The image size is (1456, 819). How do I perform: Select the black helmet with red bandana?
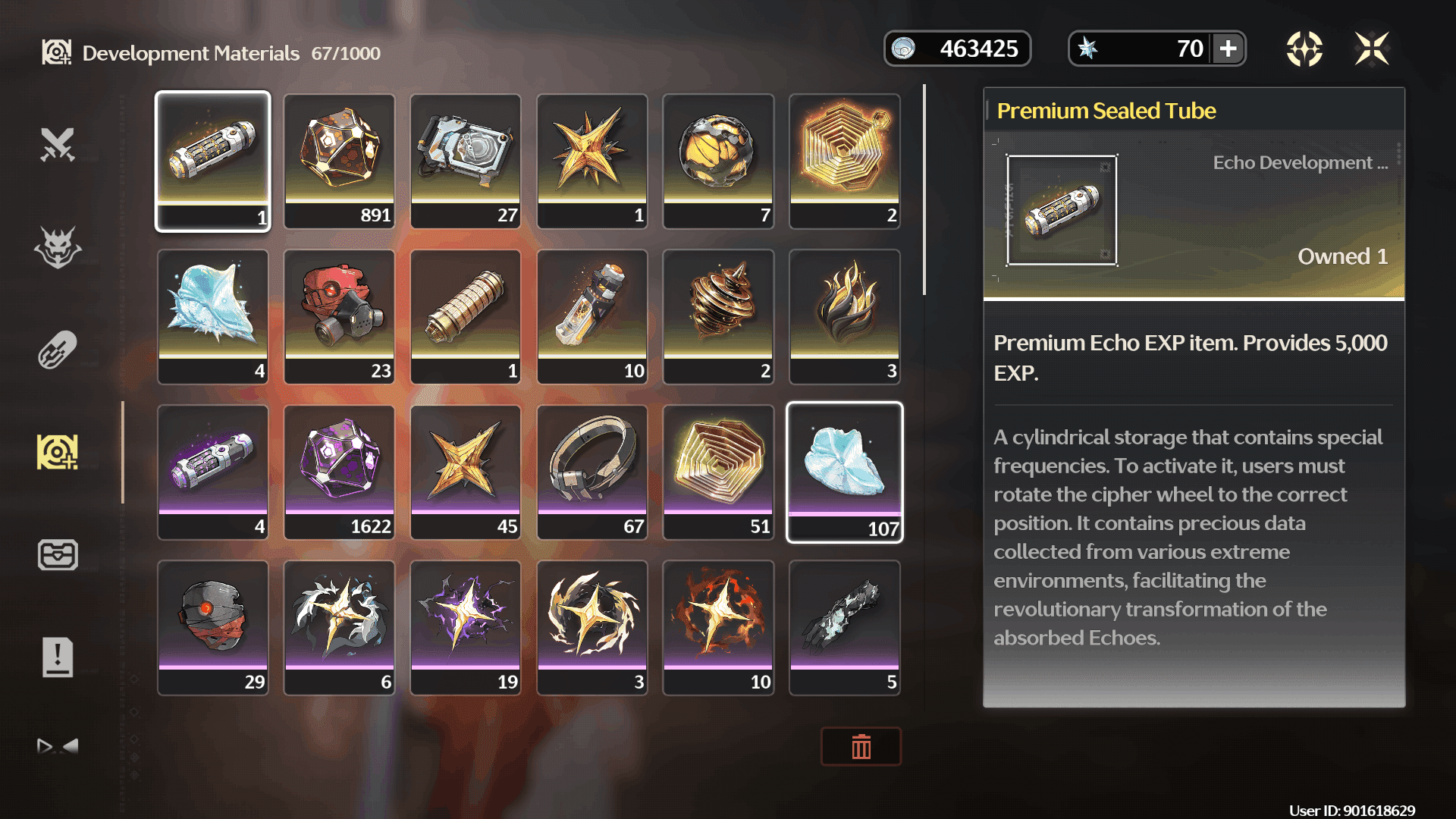[x=213, y=627]
